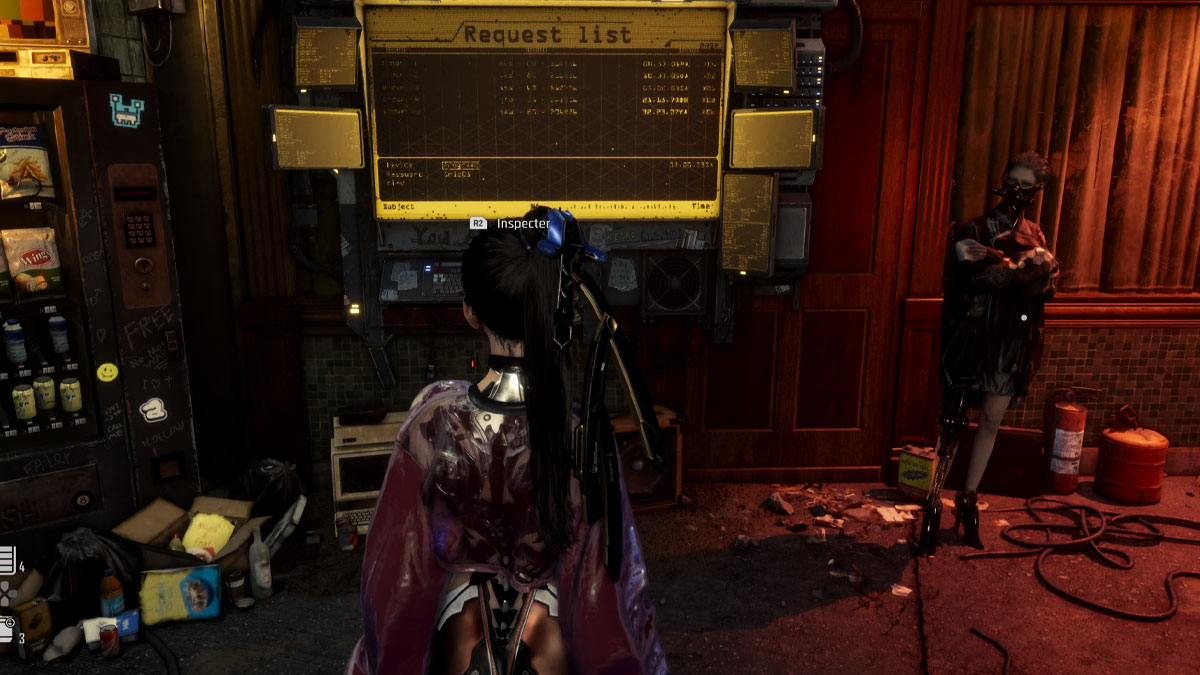Select the consumable slot showing count 3

[x=6, y=629]
